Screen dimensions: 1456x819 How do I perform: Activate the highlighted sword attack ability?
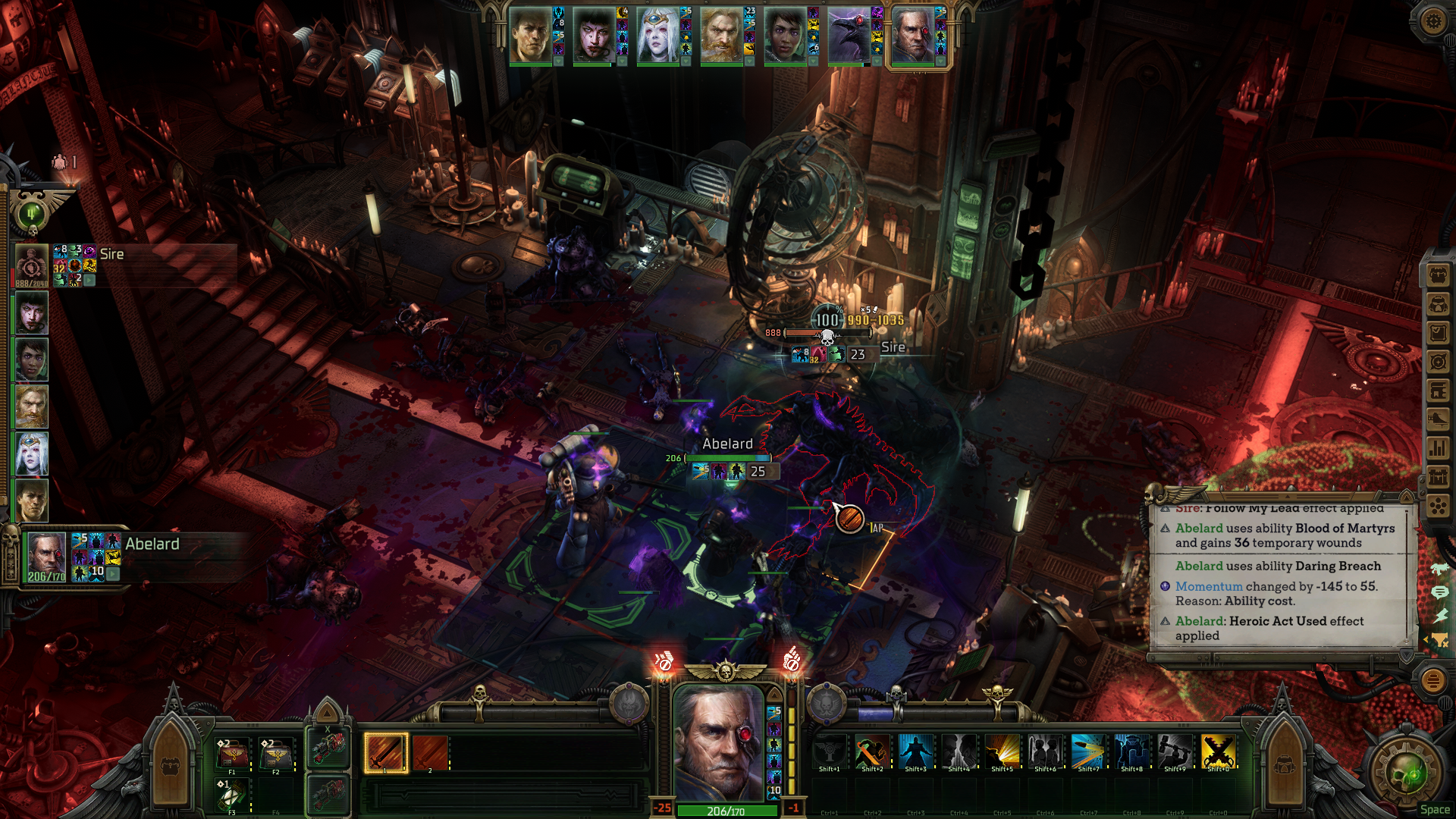point(385,753)
